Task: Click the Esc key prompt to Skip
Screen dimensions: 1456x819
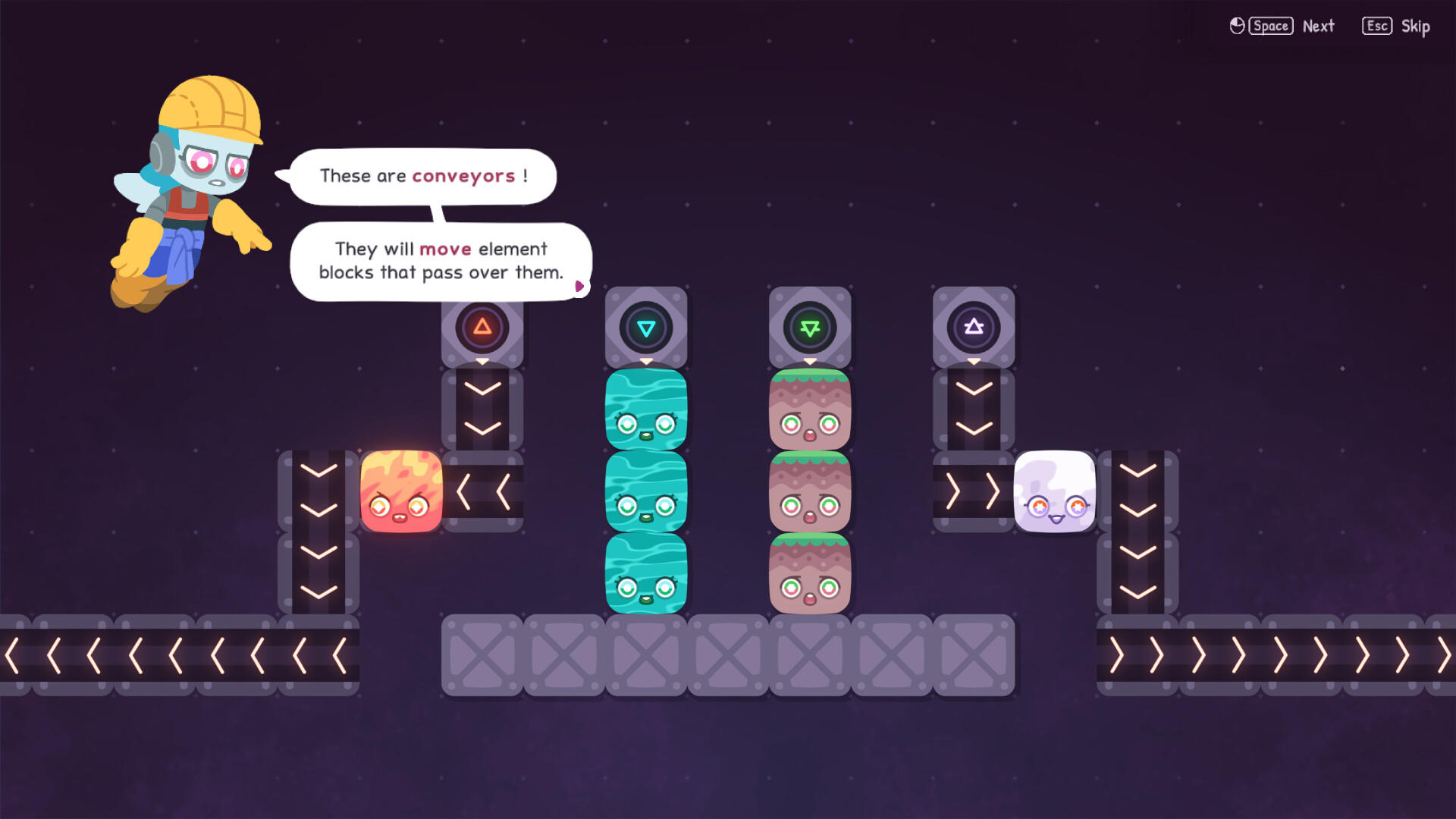Action: (1376, 25)
